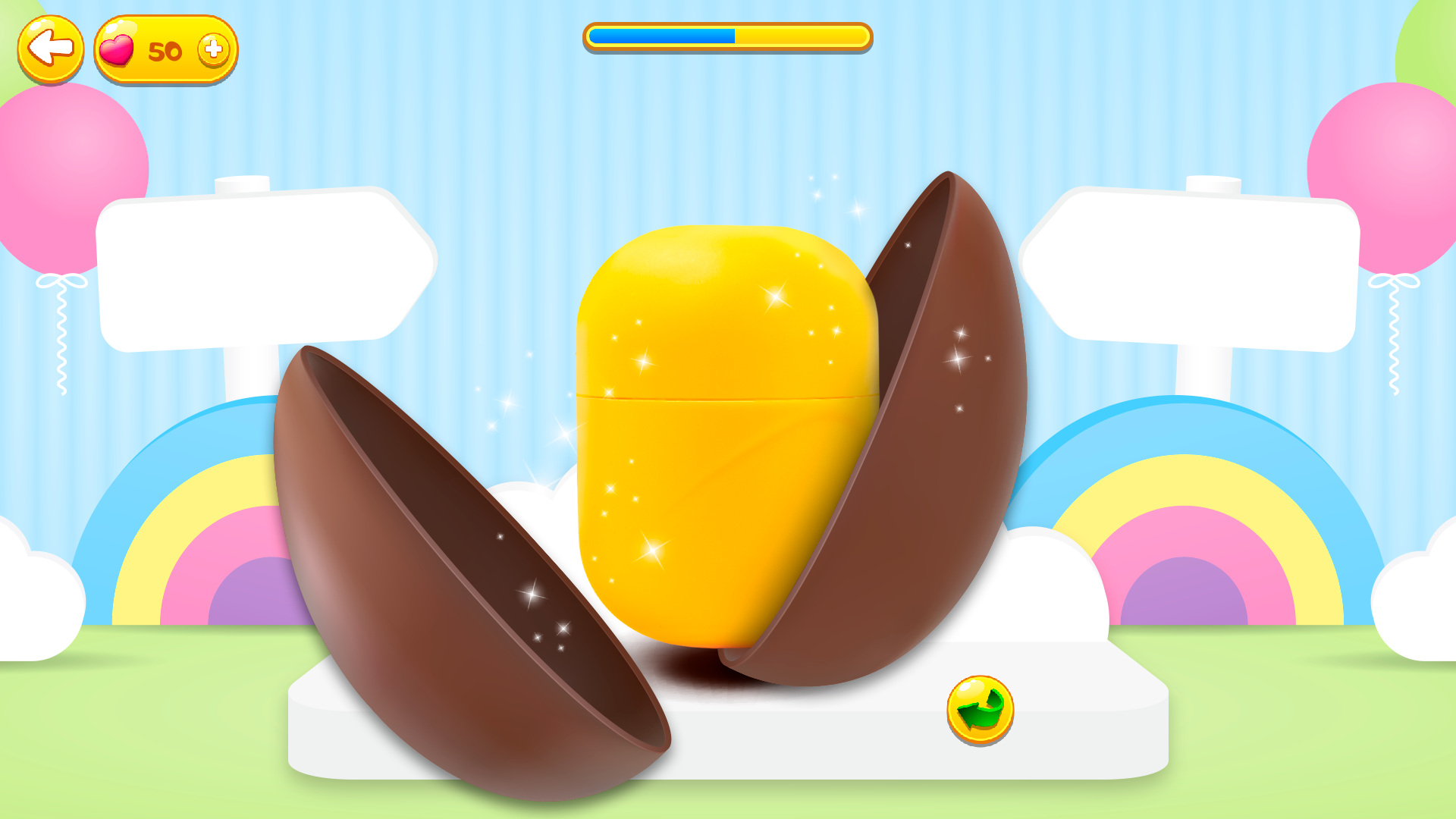This screenshot has width=1456, height=819.
Task: Tap the pink heart icon
Action: pos(118,50)
